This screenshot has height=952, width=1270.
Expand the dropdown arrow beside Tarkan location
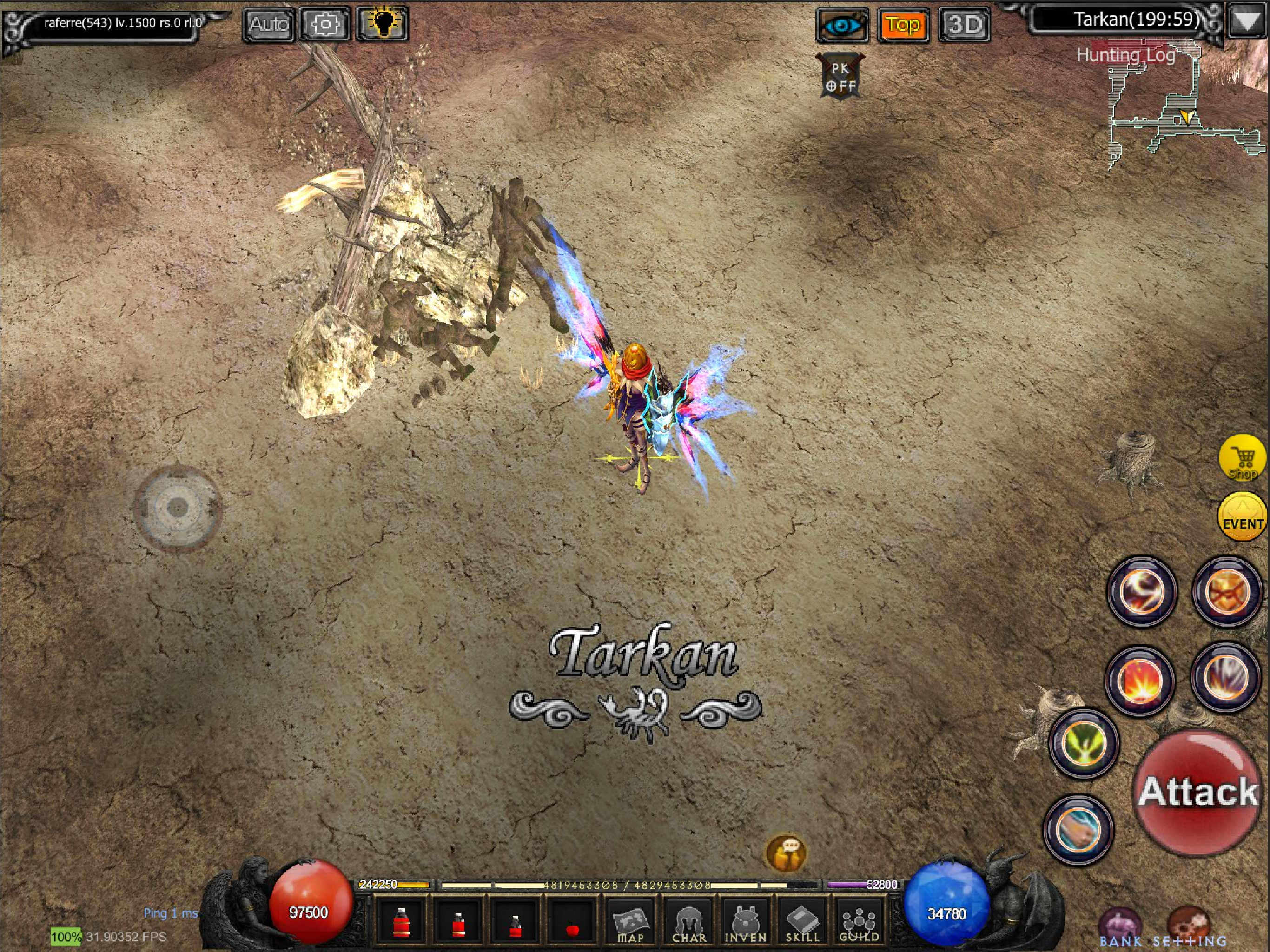tap(1246, 22)
